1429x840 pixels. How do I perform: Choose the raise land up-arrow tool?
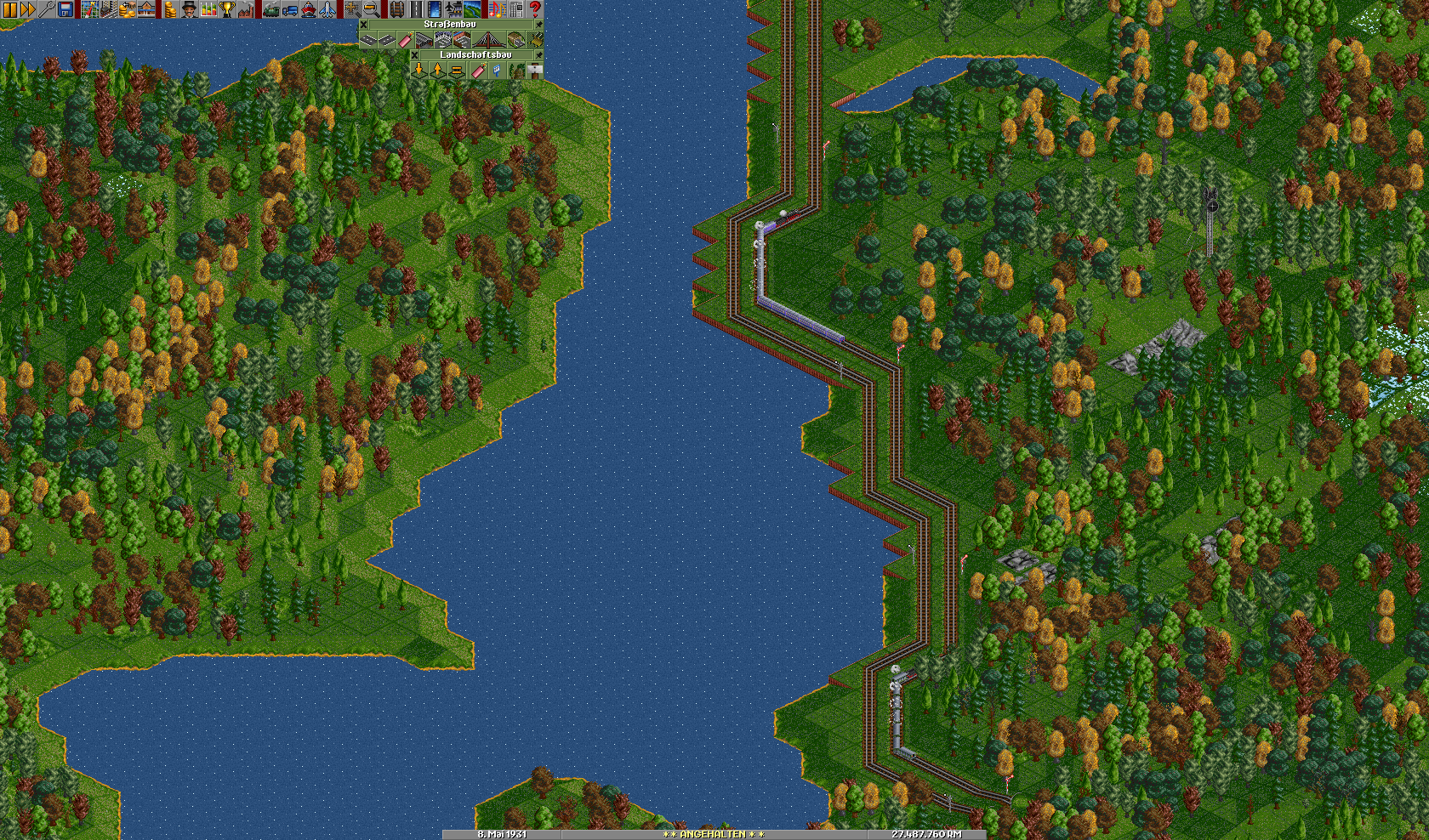tap(438, 71)
